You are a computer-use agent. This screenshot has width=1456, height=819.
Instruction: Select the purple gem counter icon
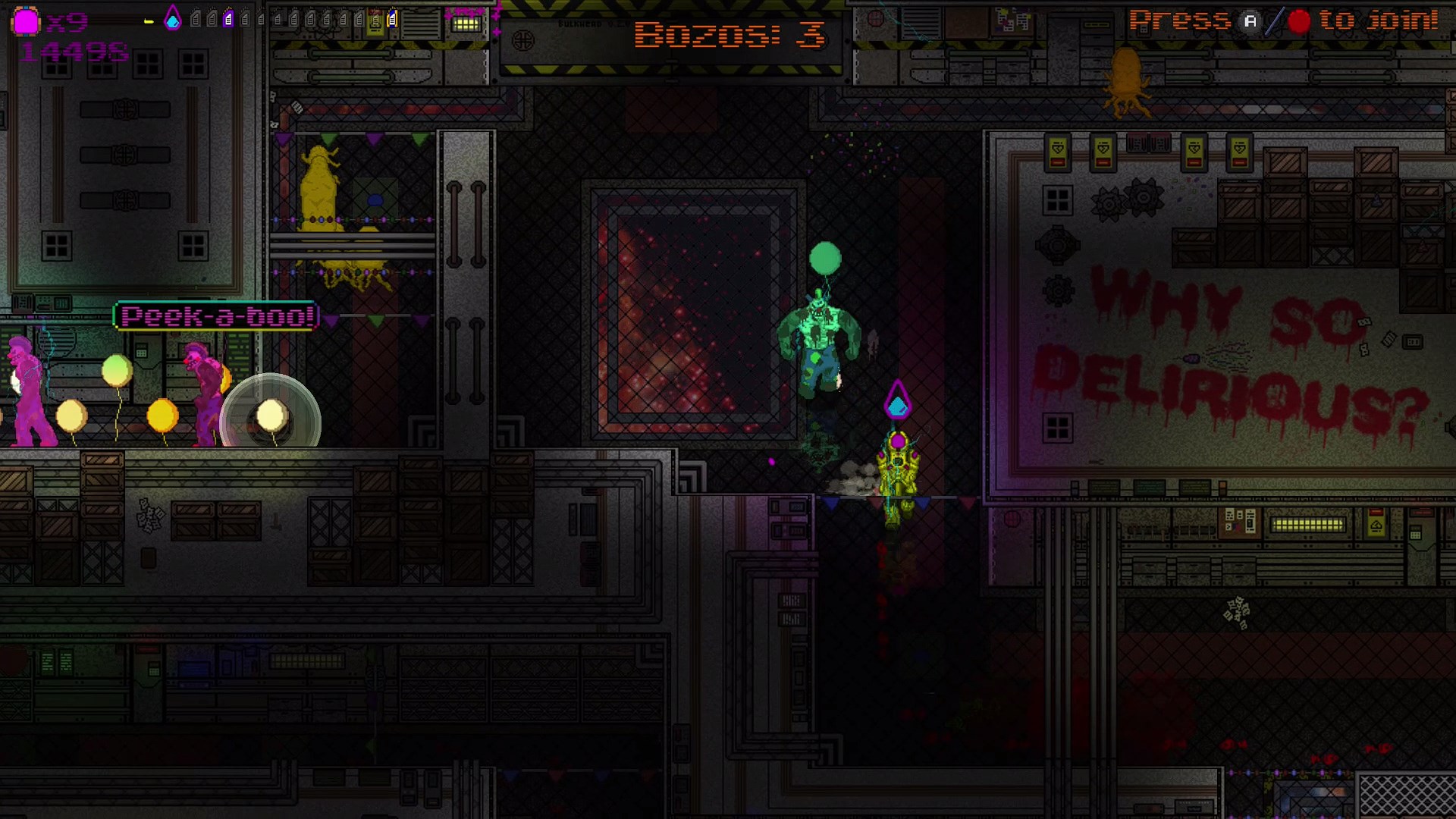point(26,19)
